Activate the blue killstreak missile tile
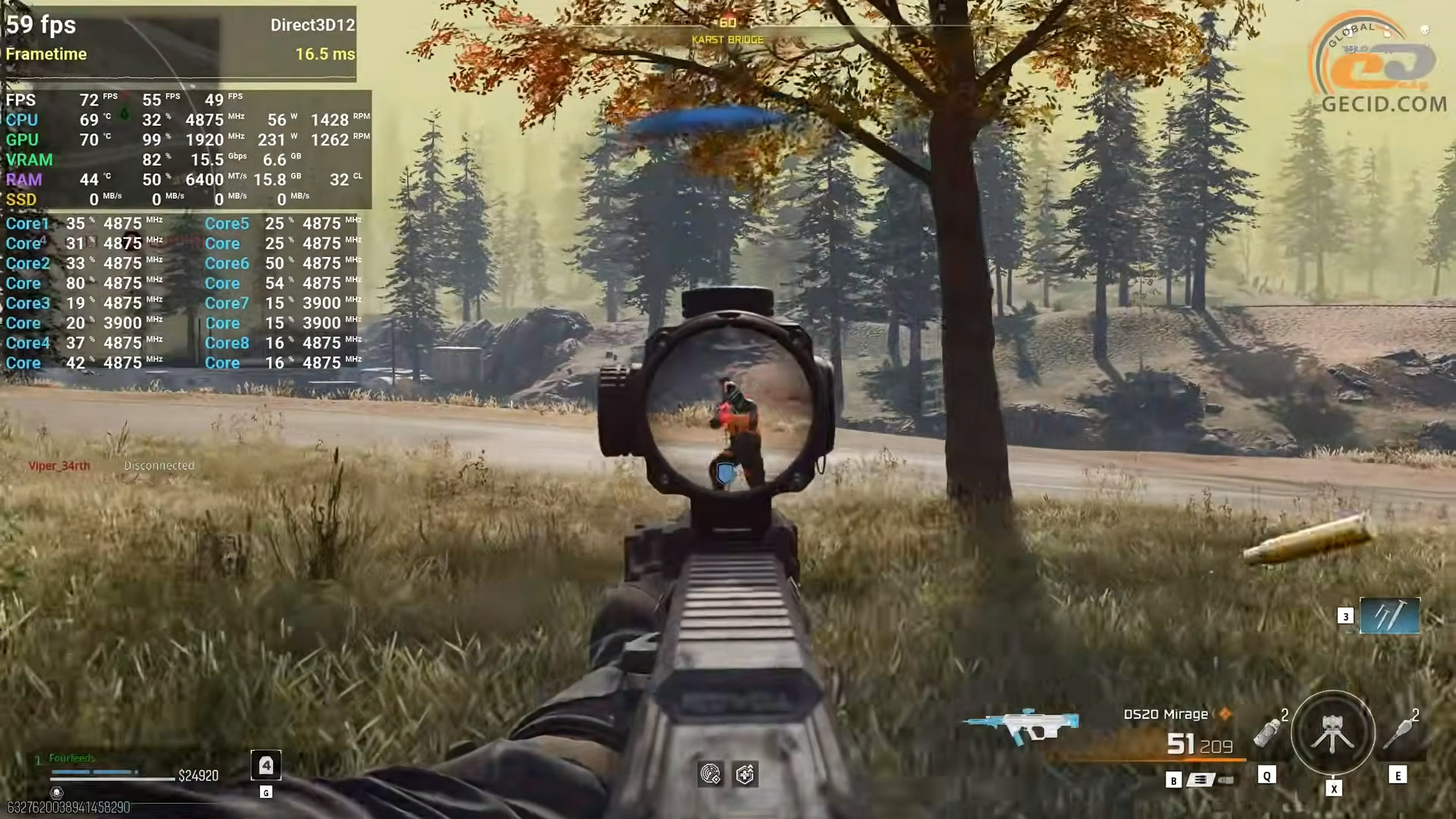1456x819 pixels. point(1389,616)
